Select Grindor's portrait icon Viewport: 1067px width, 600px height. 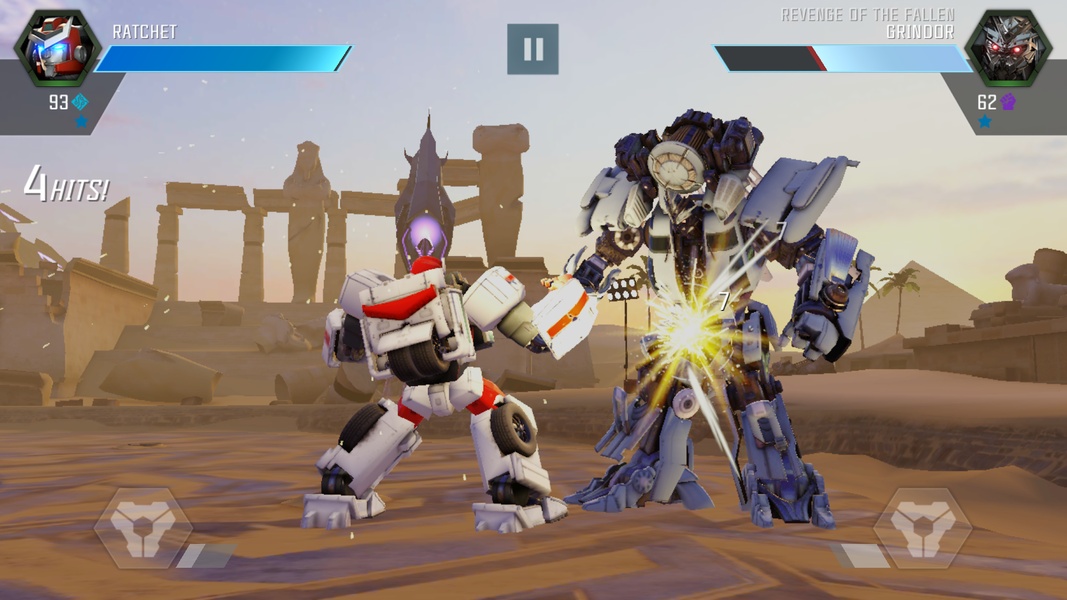coord(1008,47)
